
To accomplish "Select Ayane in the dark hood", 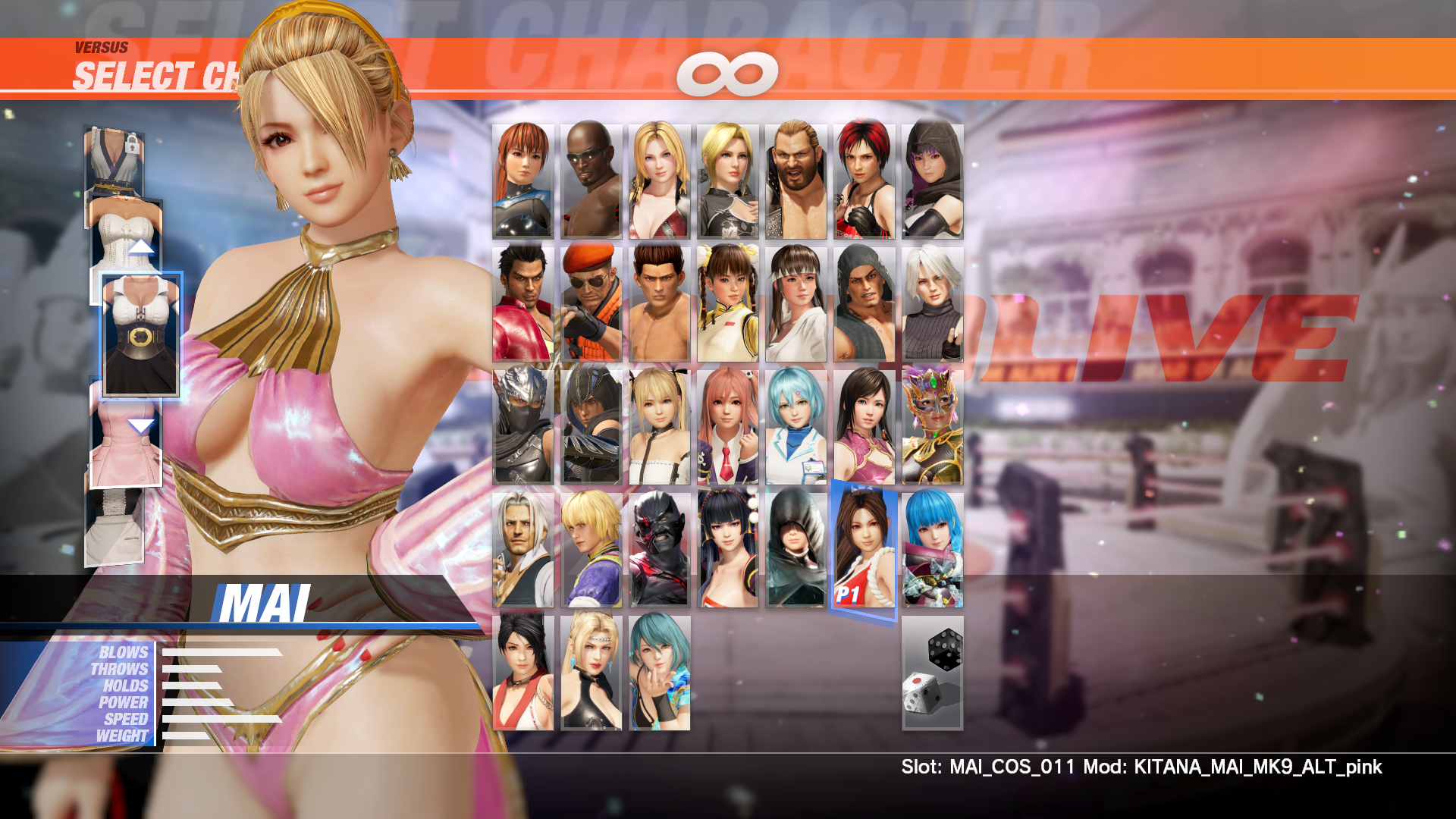I will 933,181.
